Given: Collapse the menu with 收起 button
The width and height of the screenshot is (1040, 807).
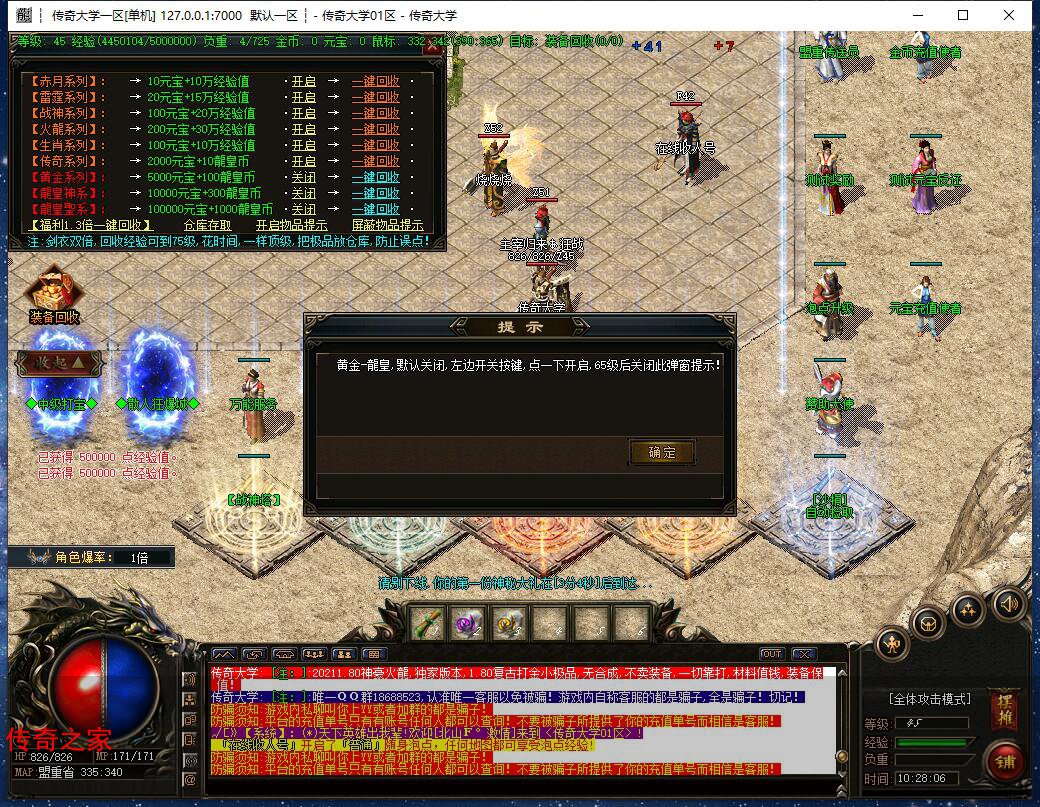Looking at the screenshot, I should click(x=58, y=361).
